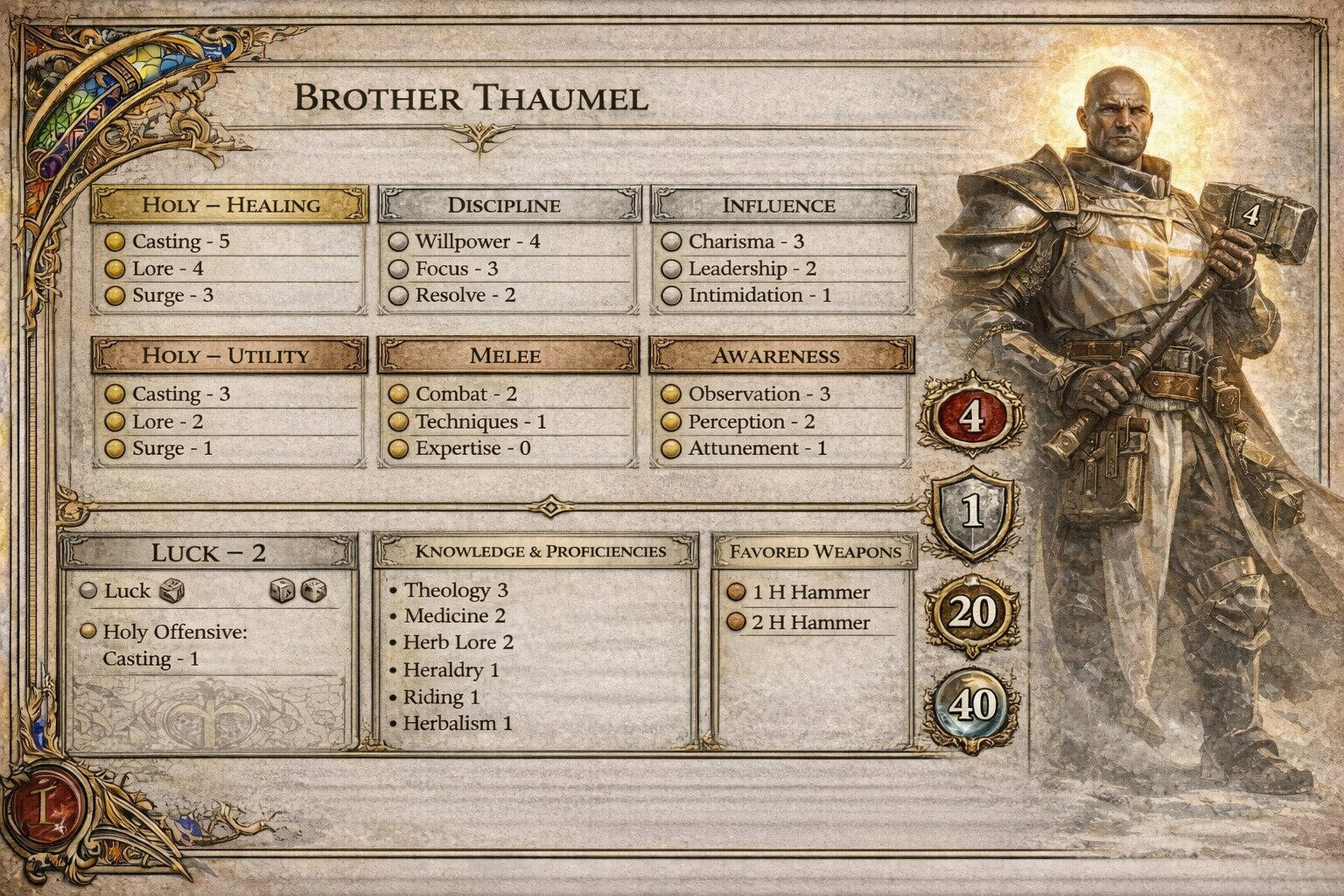Select the Willpower - 4 skill row

point(477,241)
